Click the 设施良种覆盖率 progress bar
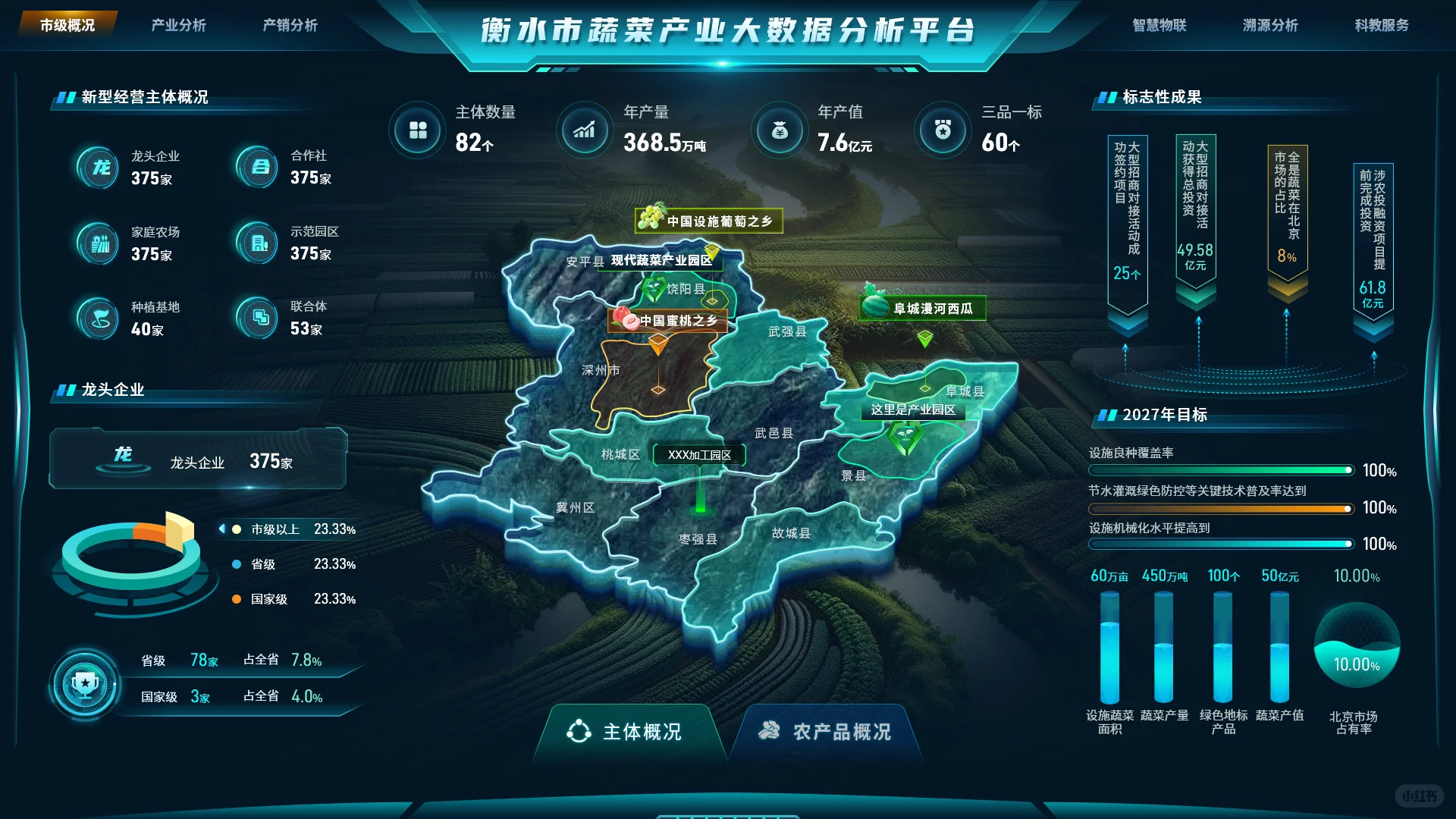 click(x=1221, y=470)
